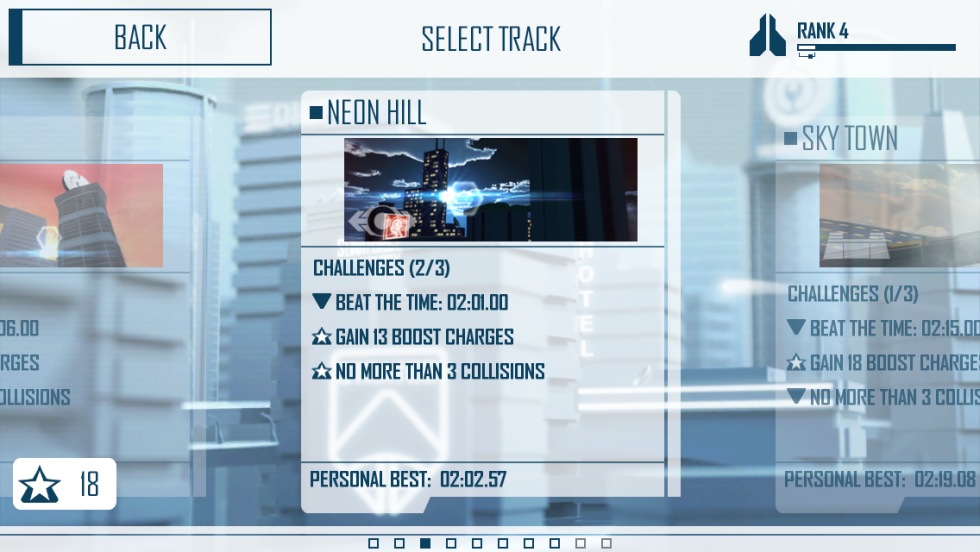Click the star total counter showing 18
The image size is (980, 552).
click(65, 485)
